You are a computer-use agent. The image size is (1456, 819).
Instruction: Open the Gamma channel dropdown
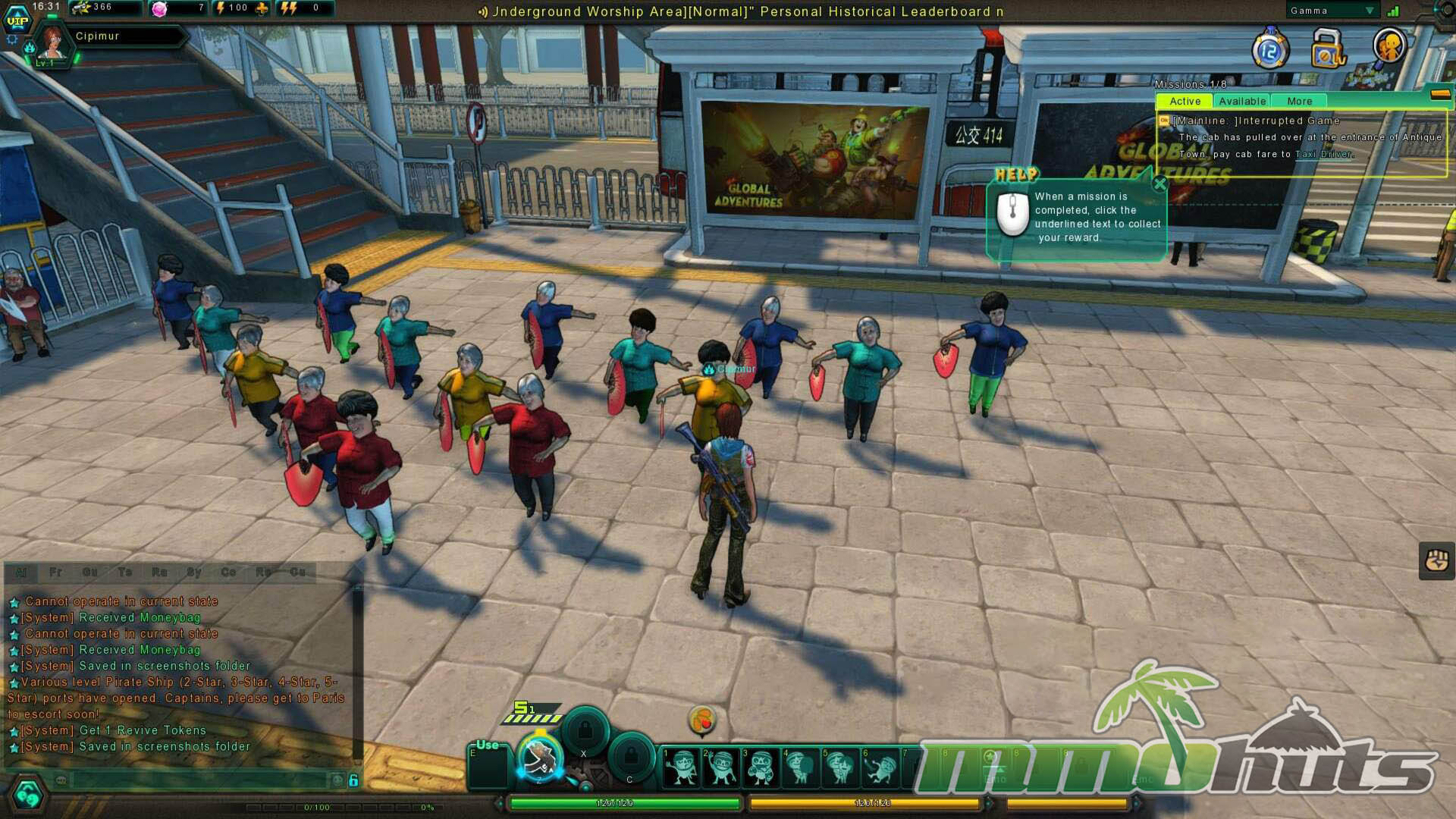click(x=1370, y=11)
